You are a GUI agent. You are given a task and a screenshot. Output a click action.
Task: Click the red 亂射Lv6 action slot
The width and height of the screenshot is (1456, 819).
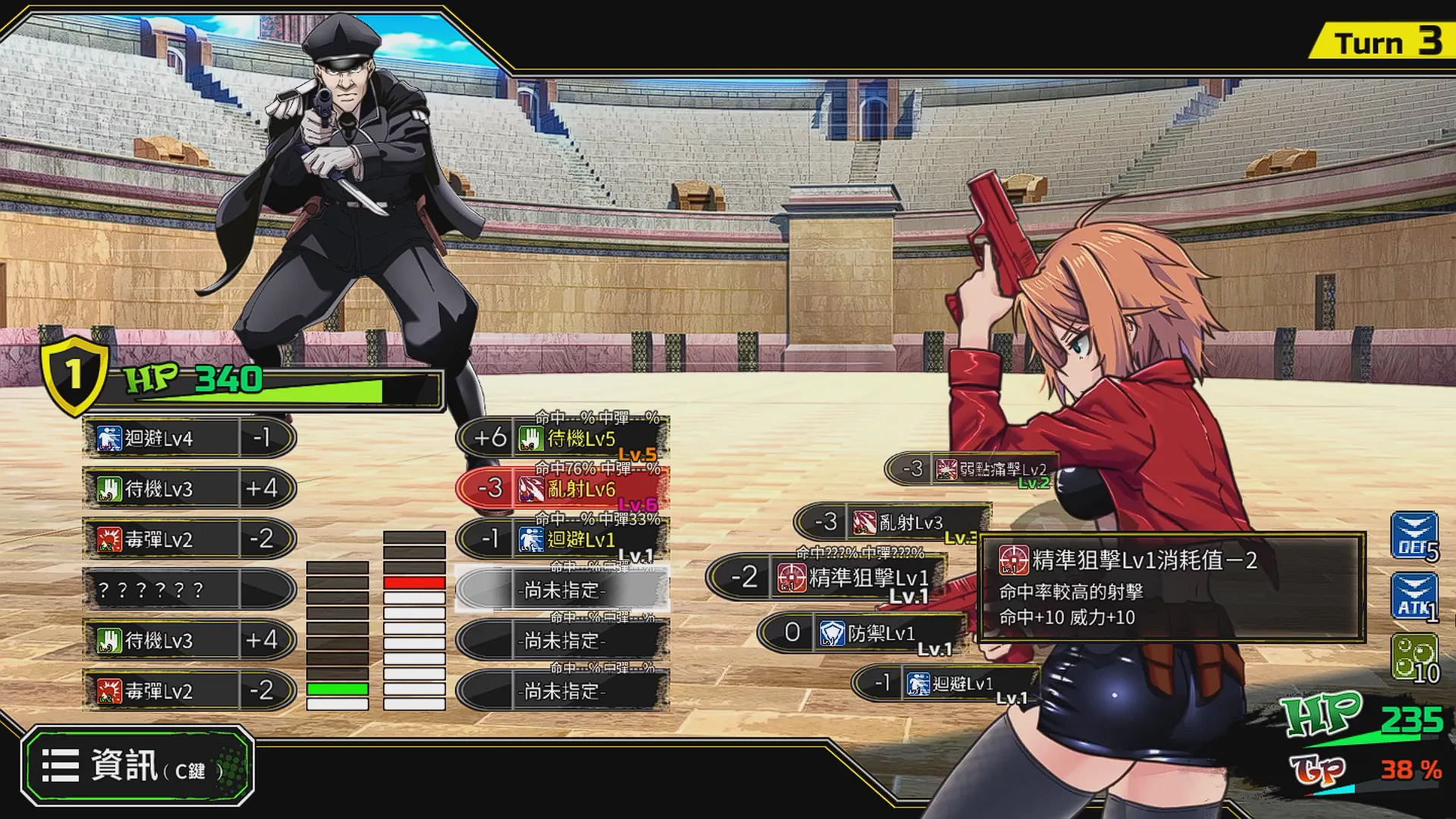(562, 489)
